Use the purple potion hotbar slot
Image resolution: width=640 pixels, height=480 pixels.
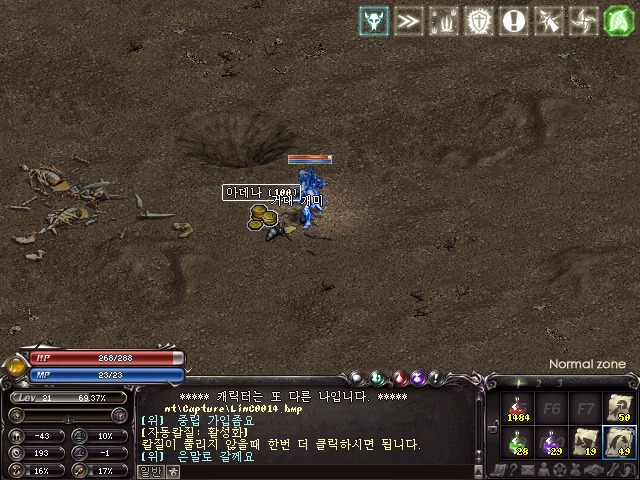coord(553,441)
